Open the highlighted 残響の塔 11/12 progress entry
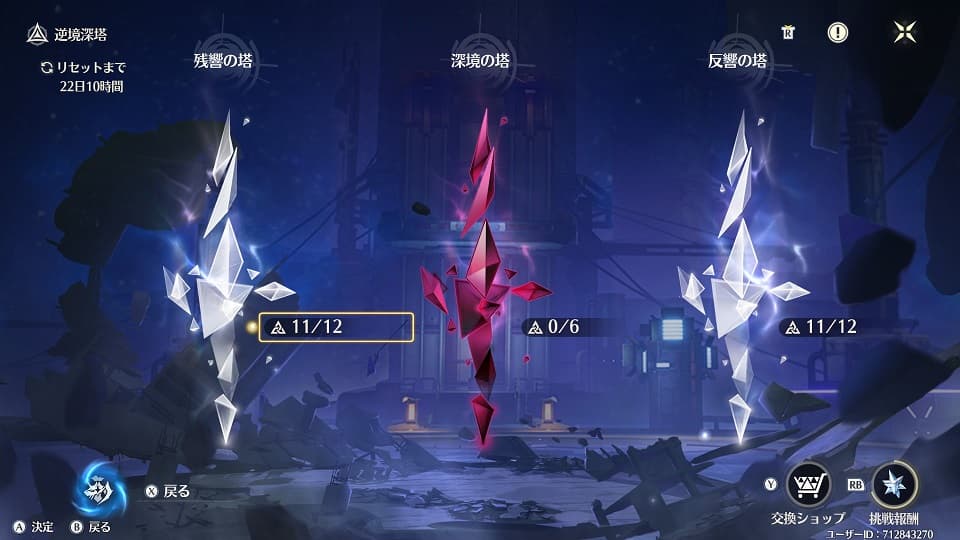The width and height of the screenshot is (960, 540). click(336, 327)
